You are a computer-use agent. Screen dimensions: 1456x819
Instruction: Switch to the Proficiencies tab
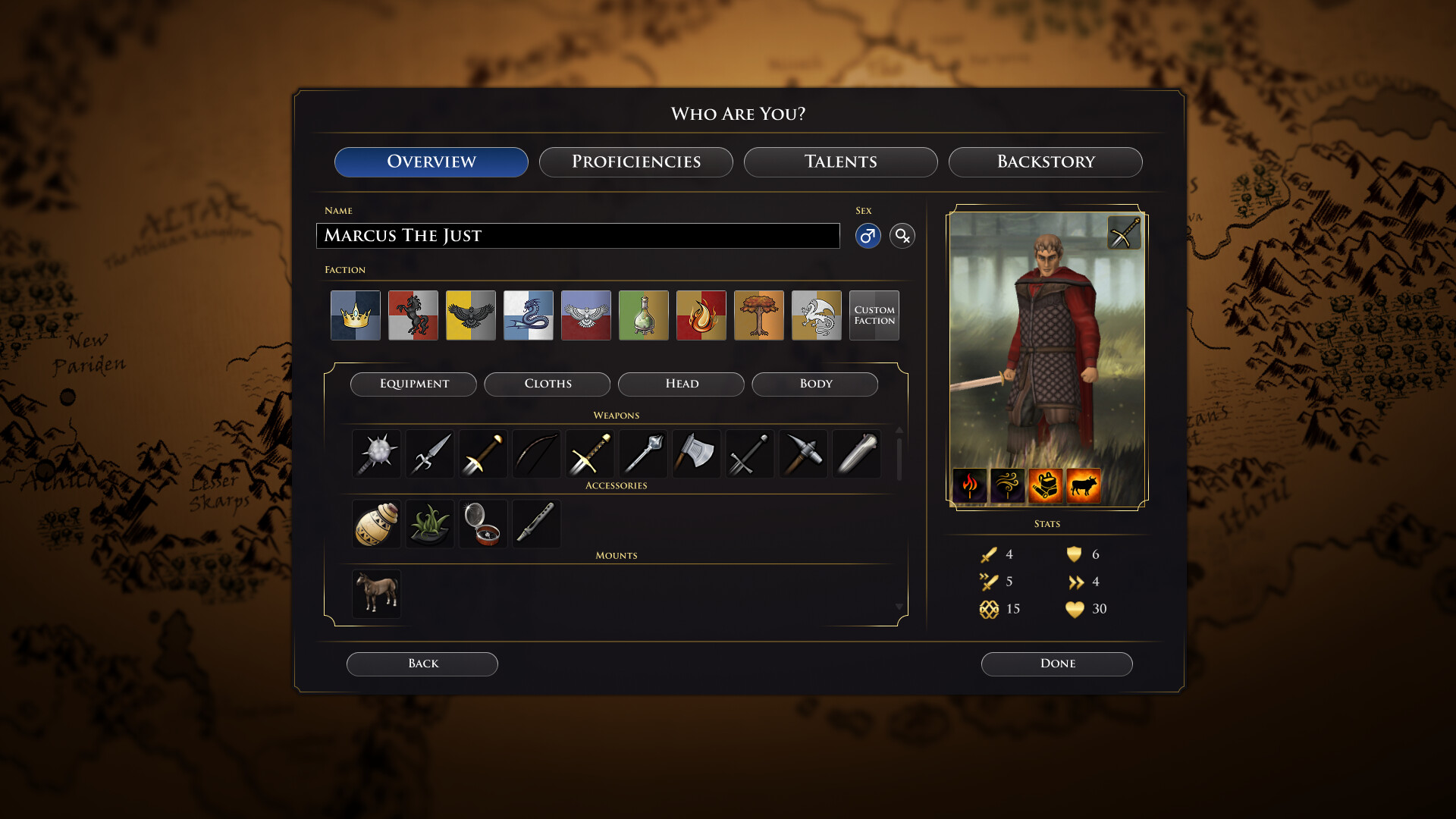(635, 162)
